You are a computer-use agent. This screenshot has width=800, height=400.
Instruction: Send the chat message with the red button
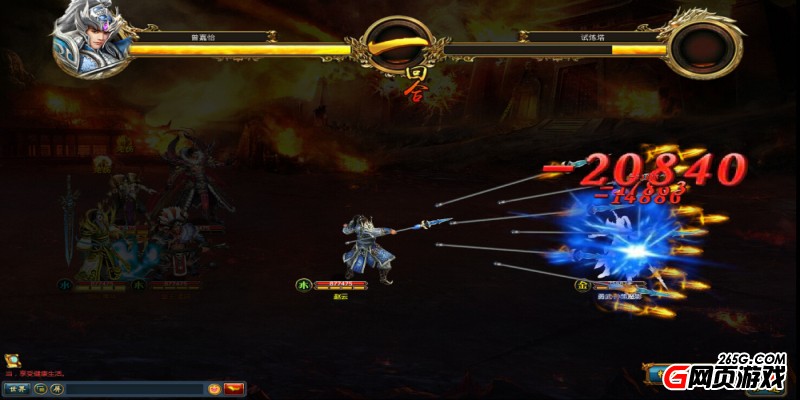coord(235,388)
